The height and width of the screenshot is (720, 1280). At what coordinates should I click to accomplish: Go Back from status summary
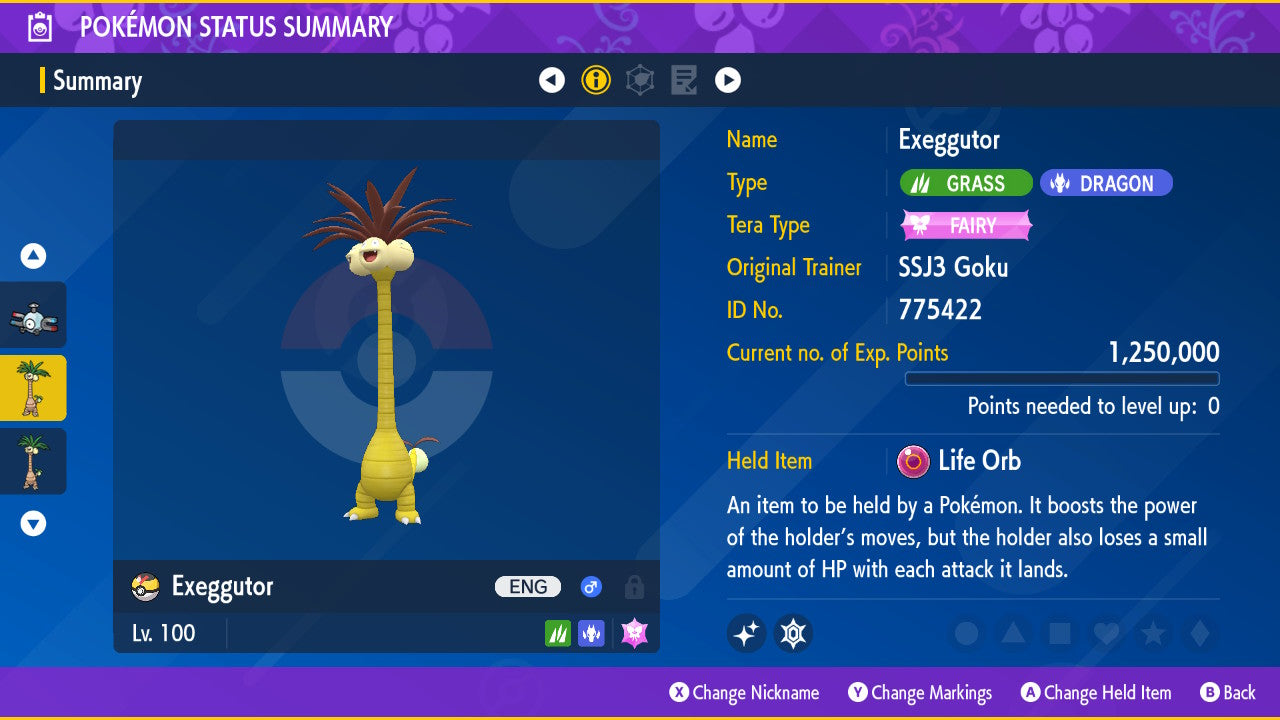(x=1227, y=693)
